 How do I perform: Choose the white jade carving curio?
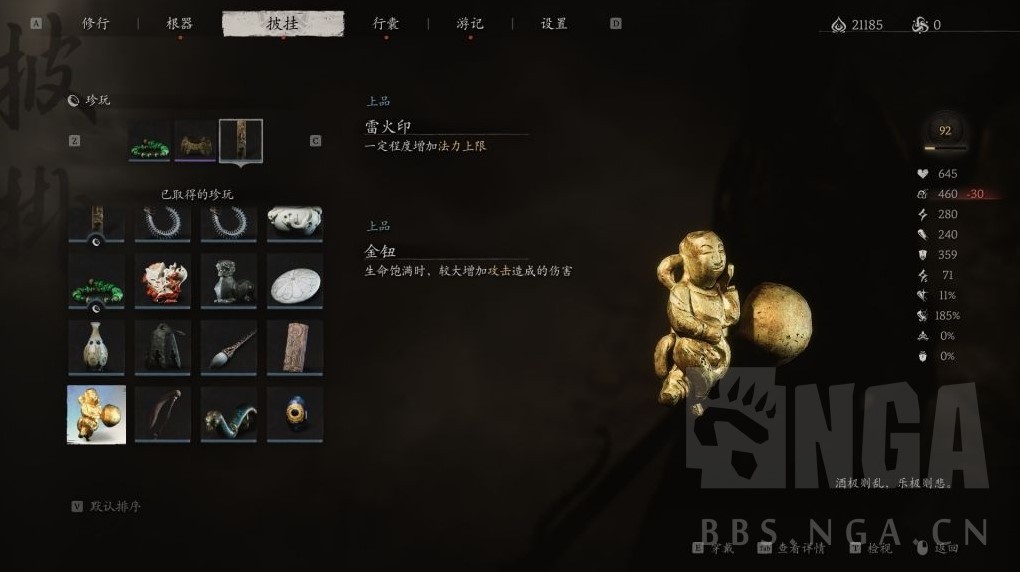tap(295, 222)
